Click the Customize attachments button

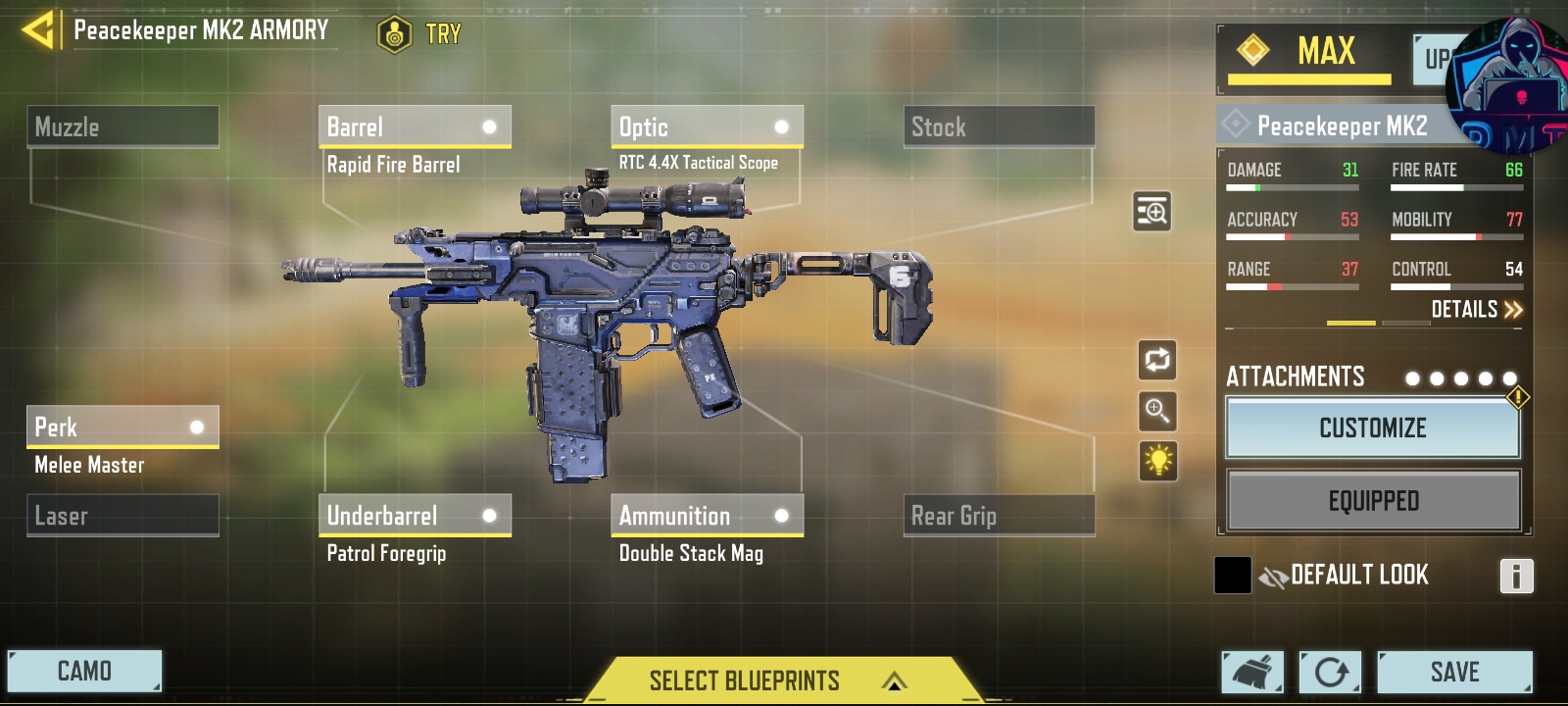pos(1372,429)
